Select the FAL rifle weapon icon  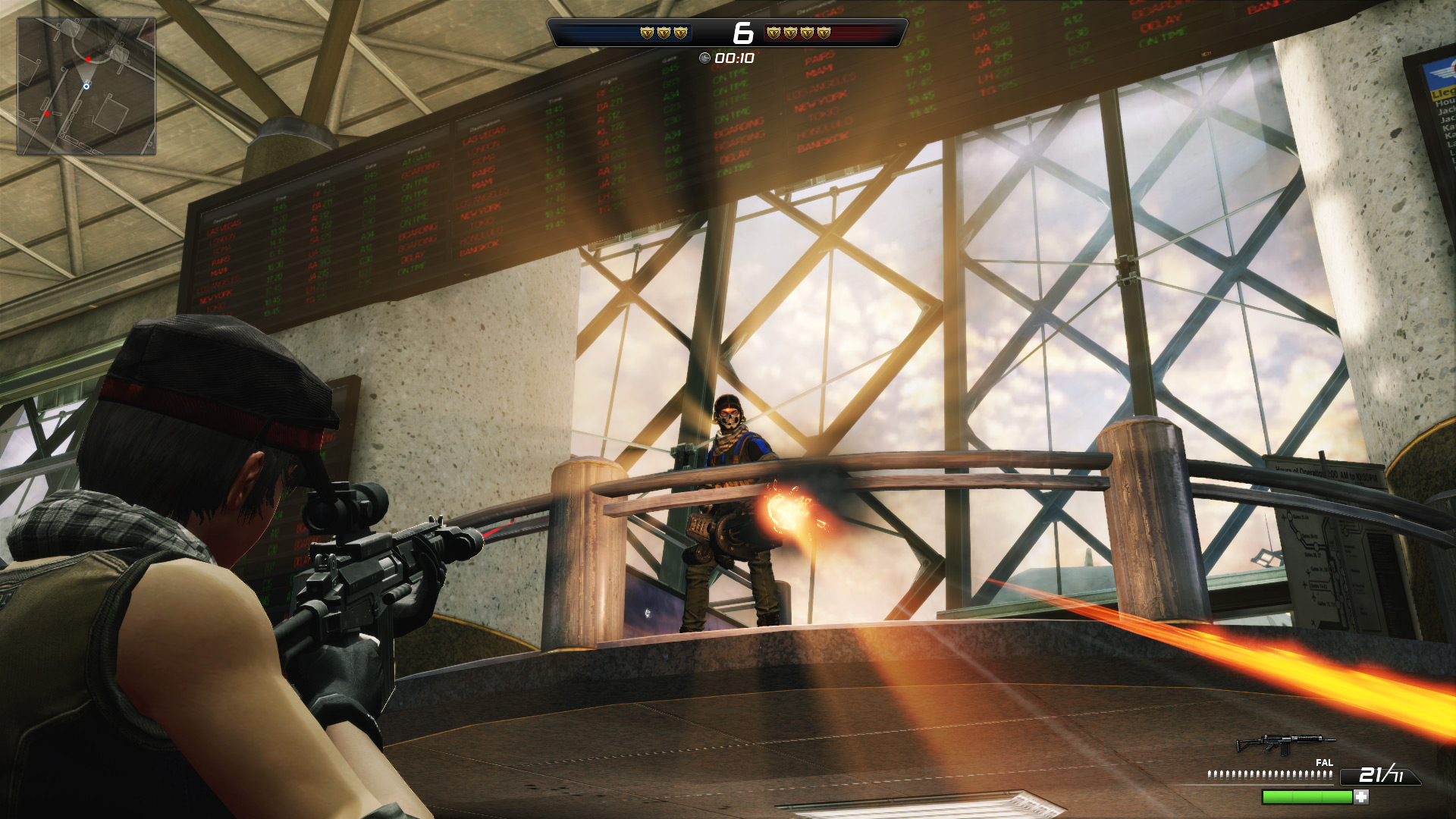coord(1285,743)
